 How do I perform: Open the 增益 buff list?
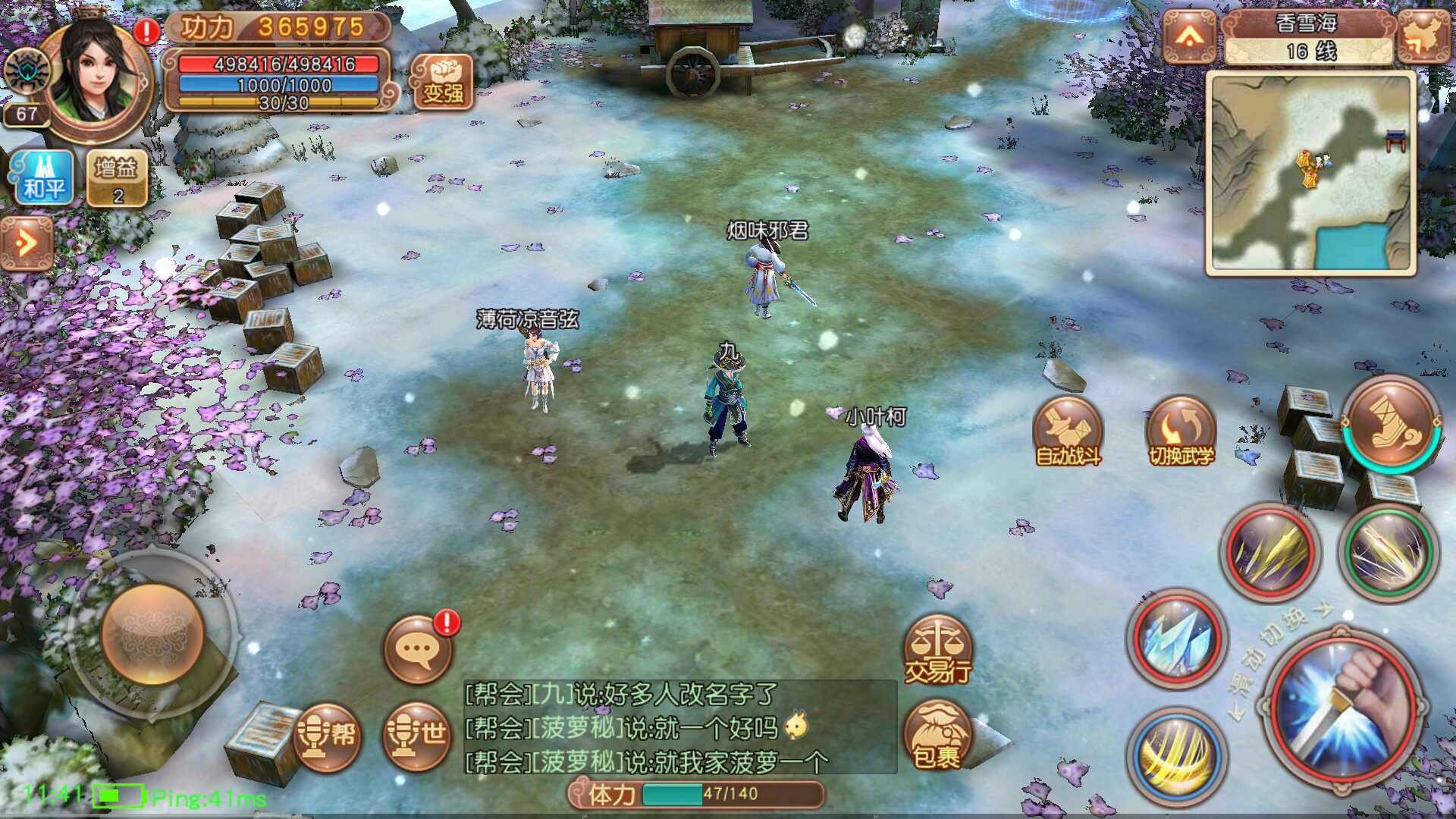click(x=118, y=178)
